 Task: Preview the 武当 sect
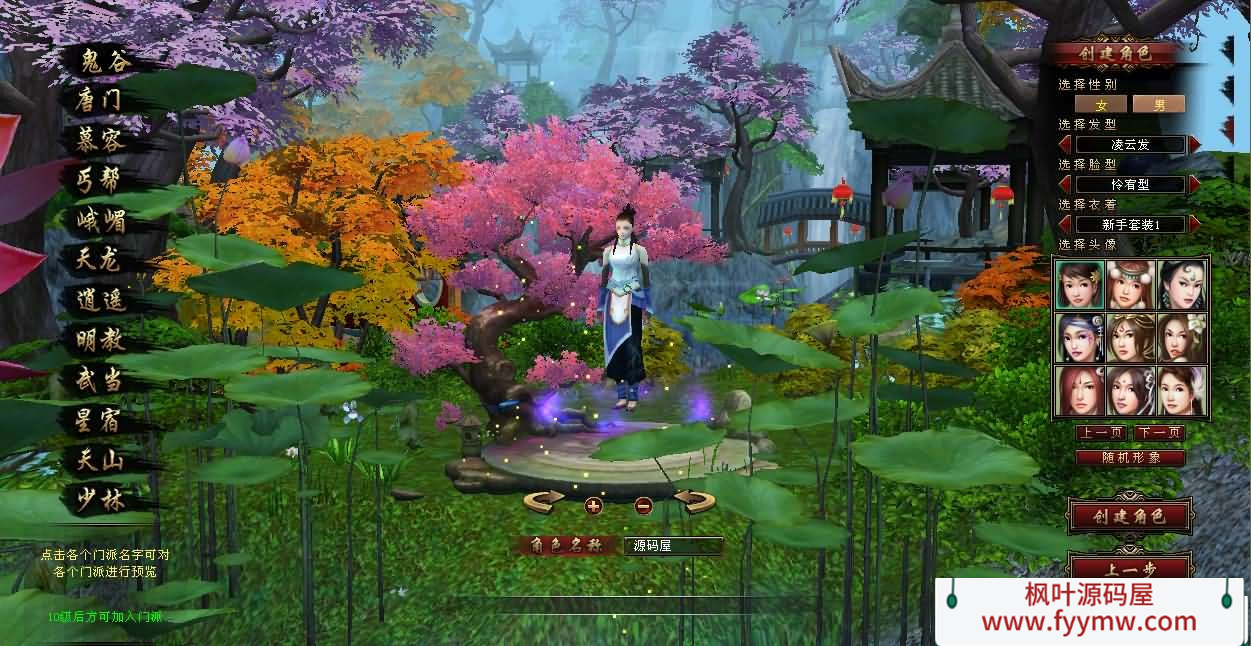100,380
